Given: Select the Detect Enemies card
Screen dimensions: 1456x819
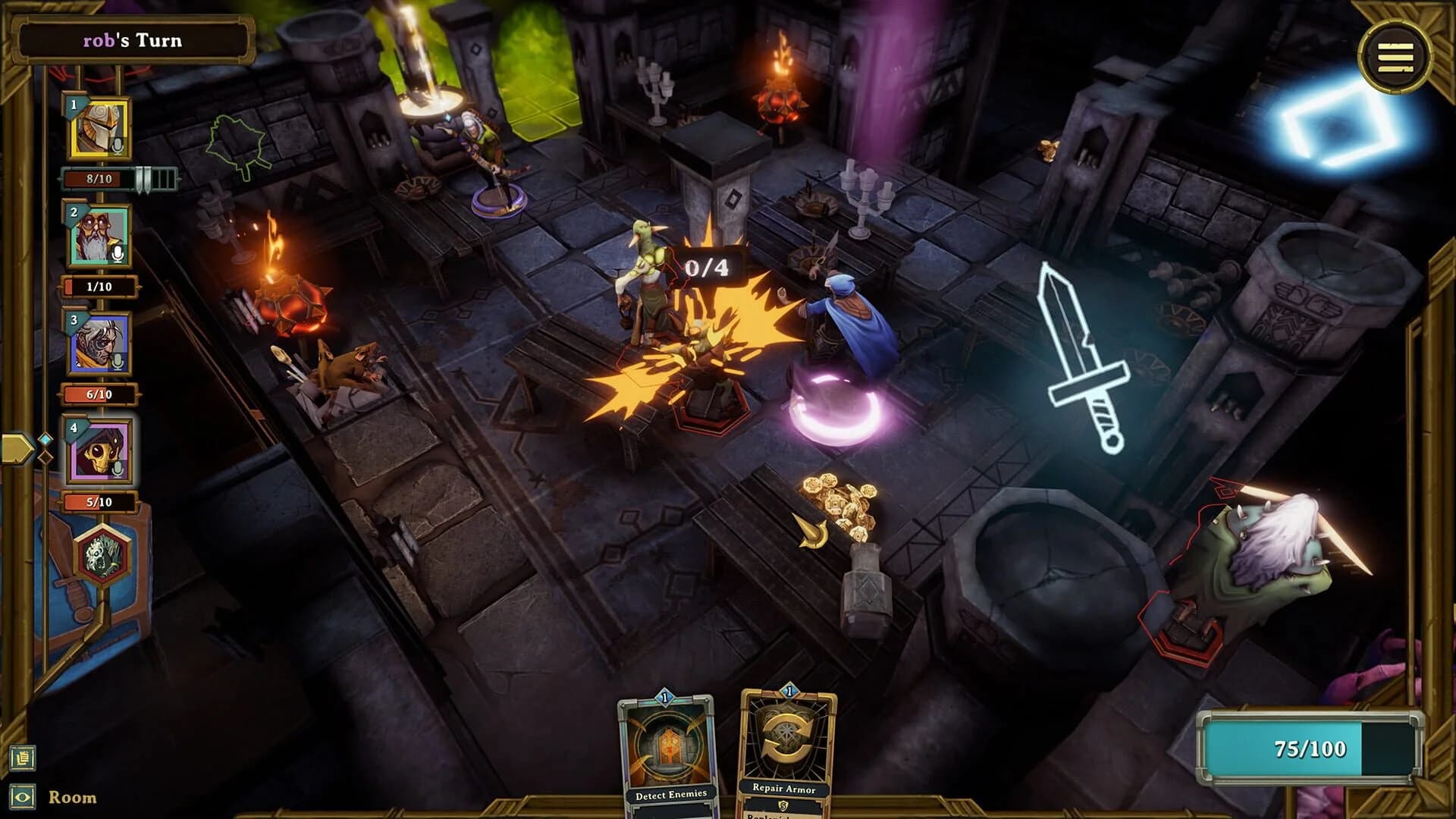Looking at the screenshot, I should coord(668,751).
